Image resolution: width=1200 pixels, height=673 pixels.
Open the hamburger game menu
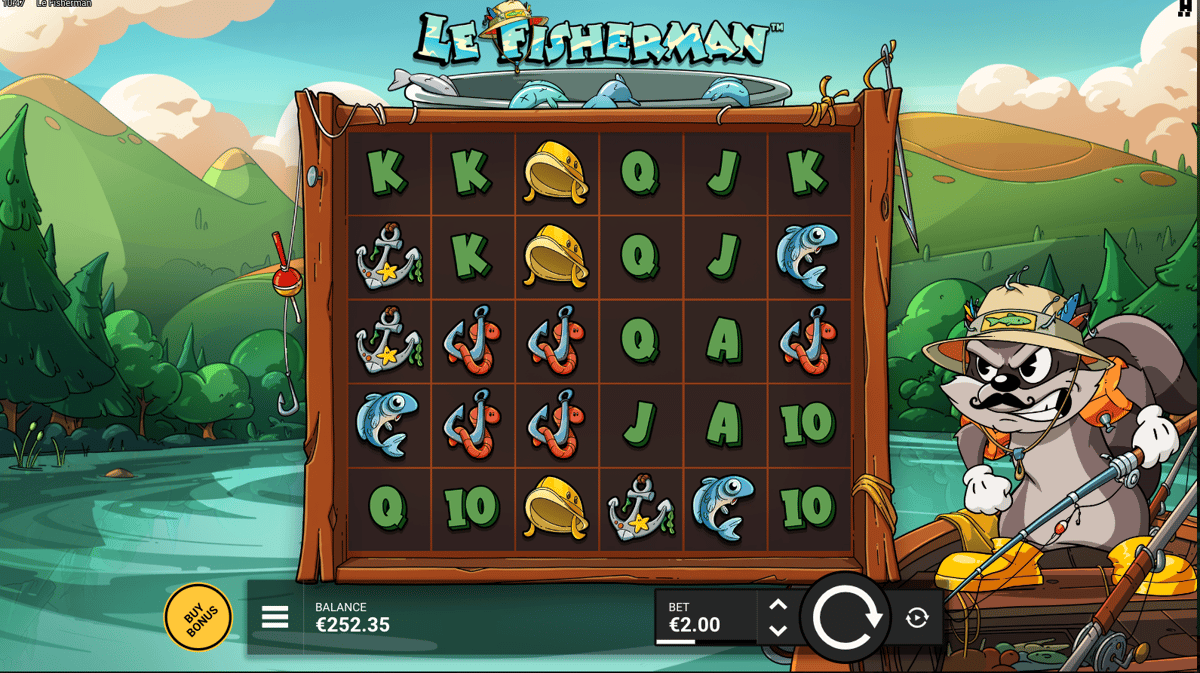(275, 617)
